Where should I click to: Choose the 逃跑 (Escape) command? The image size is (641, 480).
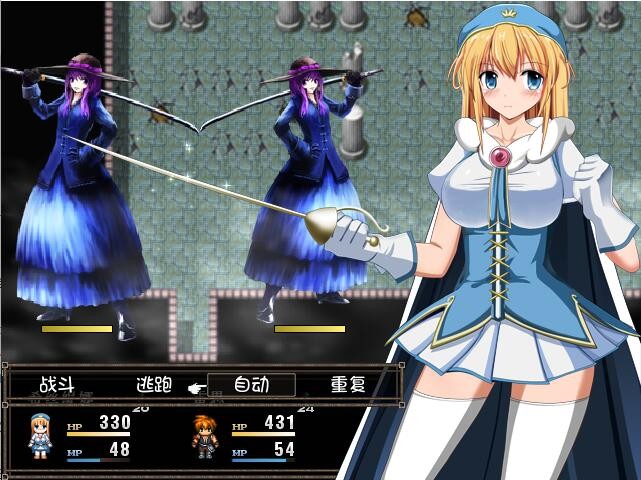pyautogui.click(x=153, y=384)
